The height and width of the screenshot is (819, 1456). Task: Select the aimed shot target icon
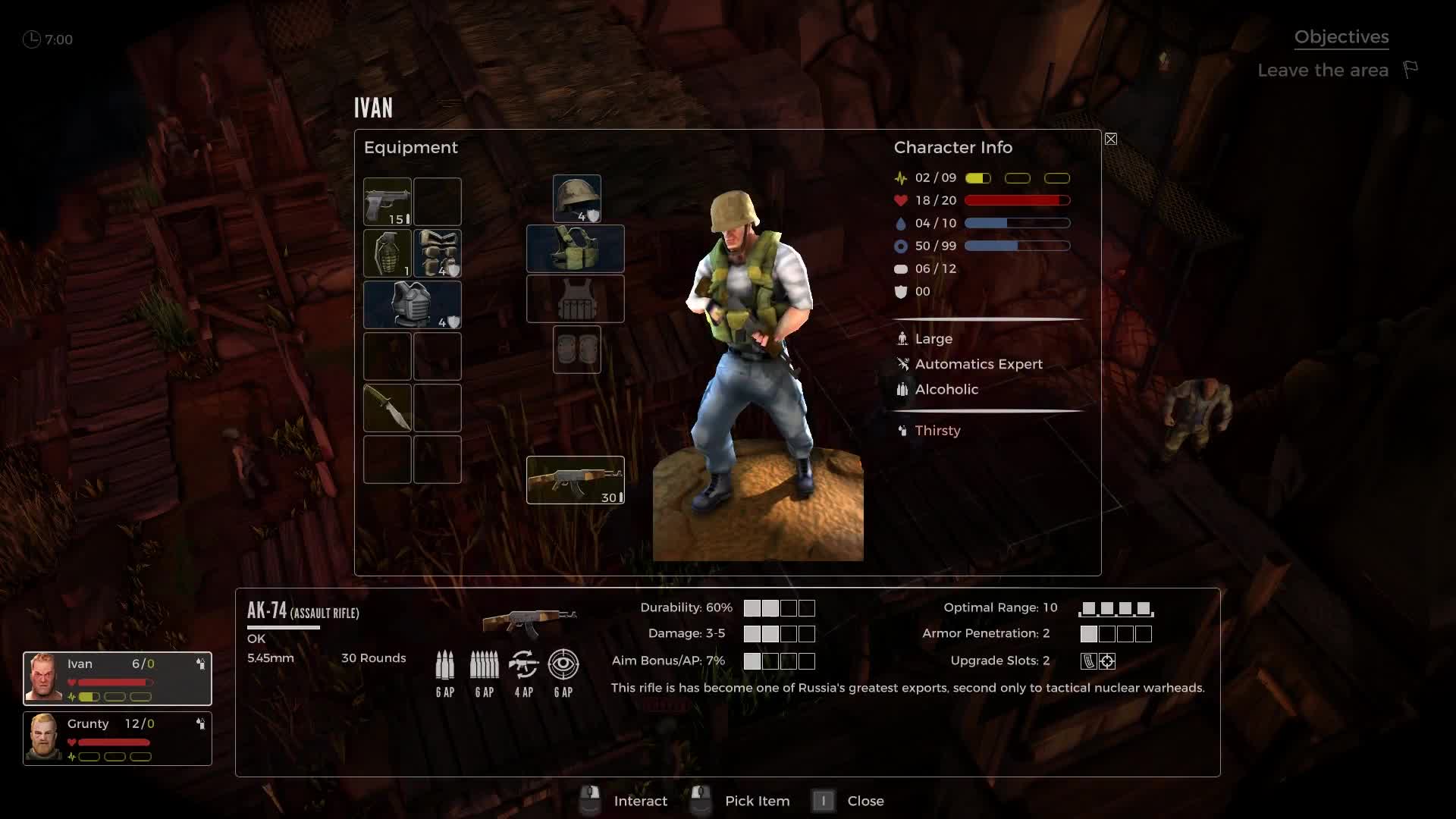[563, 666]
